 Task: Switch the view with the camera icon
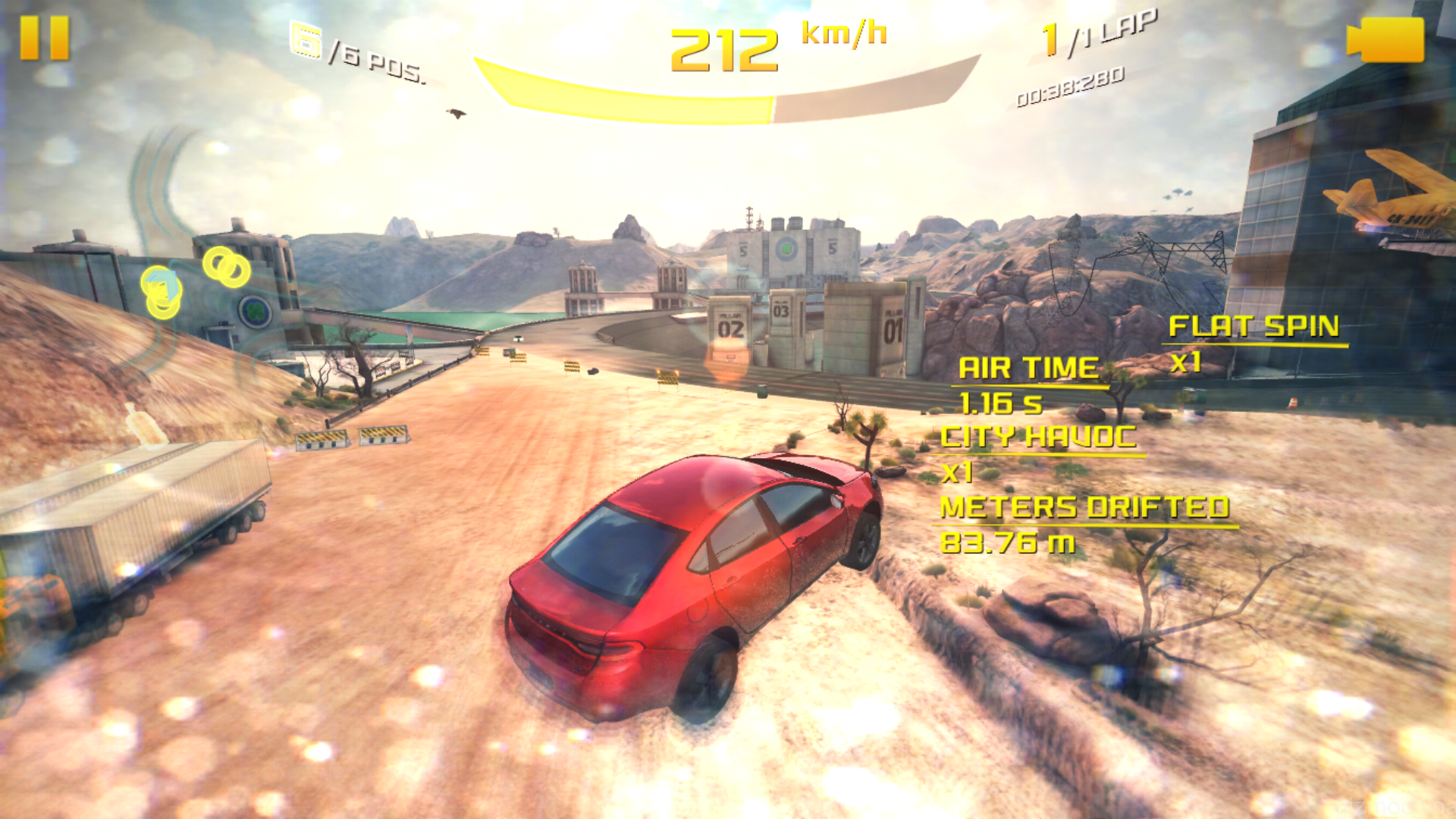pos(1386,39)
